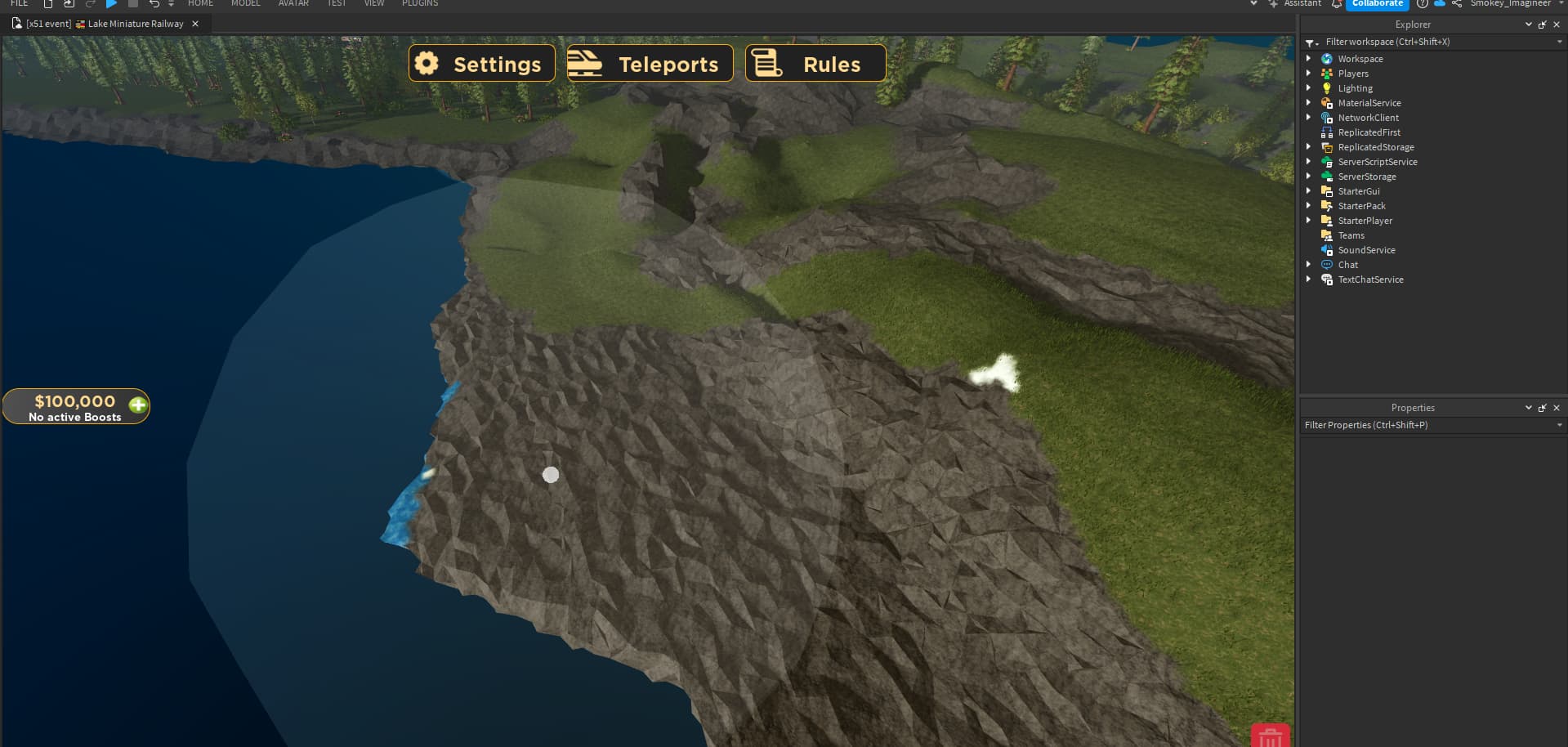
Task: Collapse the Explorer panel with its chevron
Action: 1529,24
